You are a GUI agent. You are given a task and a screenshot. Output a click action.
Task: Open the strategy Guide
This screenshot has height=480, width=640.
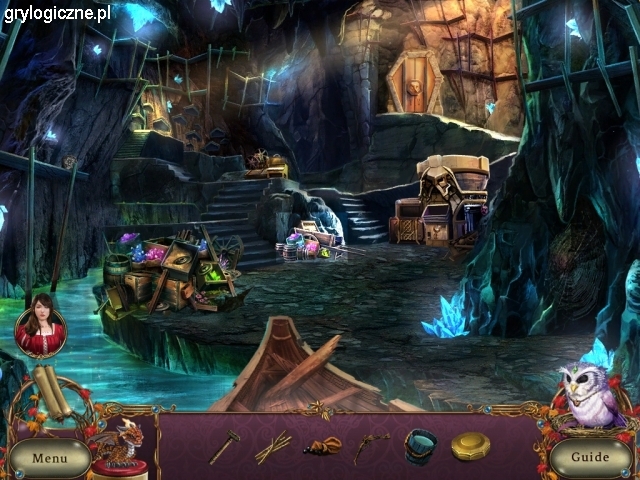tap(590, 457)
